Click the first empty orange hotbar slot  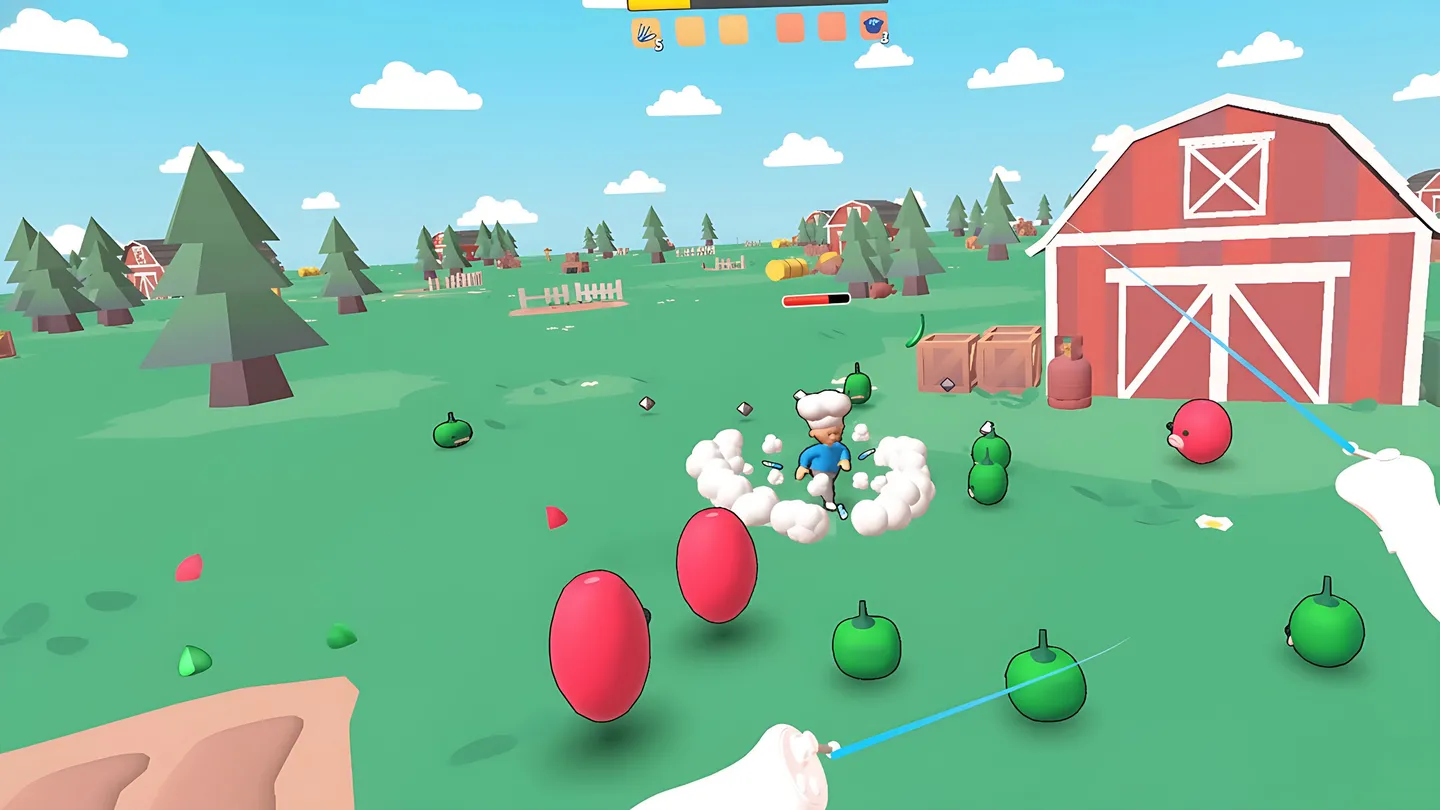(x=688, y=28)
